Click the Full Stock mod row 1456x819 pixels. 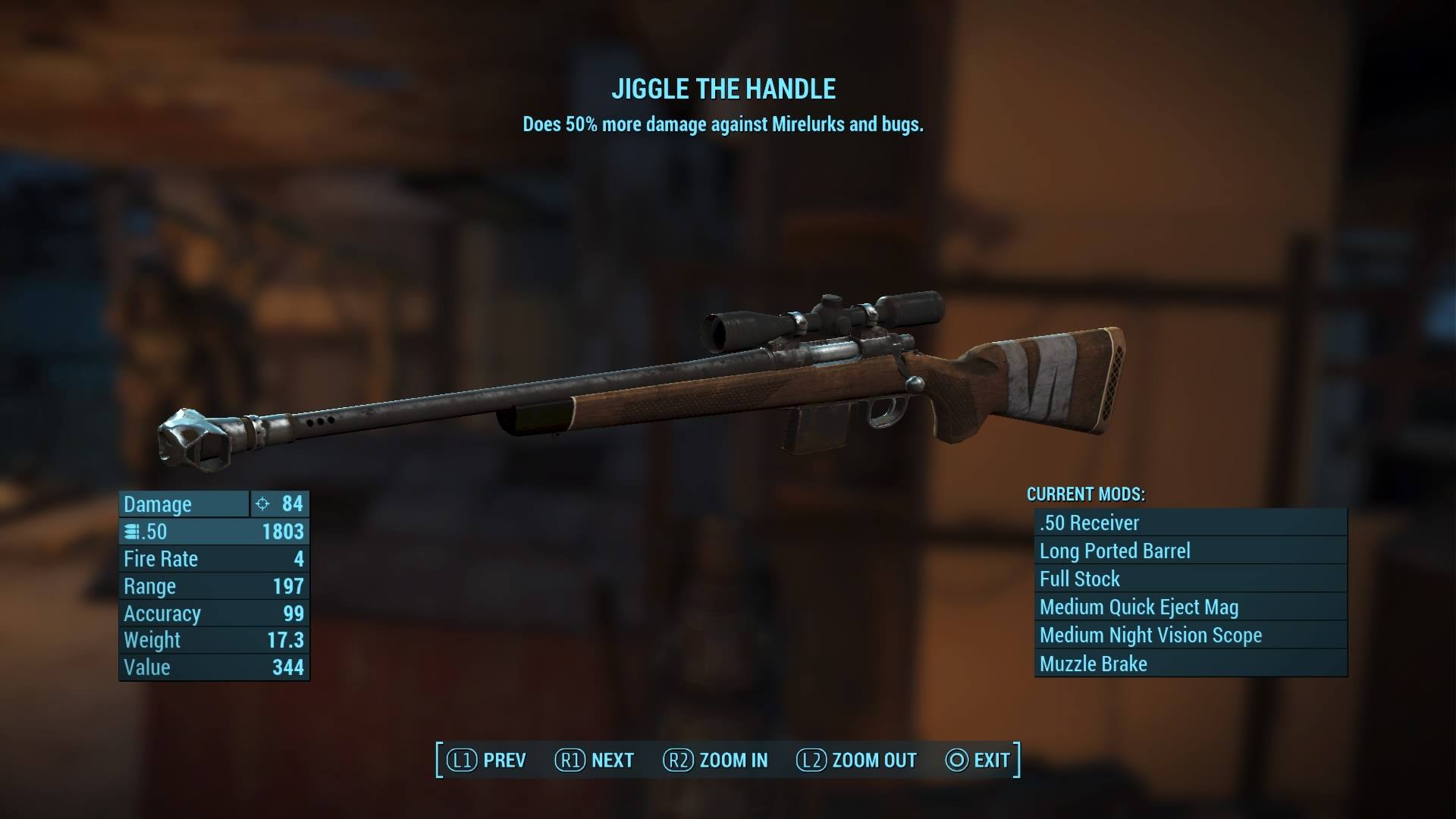tap(1189, 579)
